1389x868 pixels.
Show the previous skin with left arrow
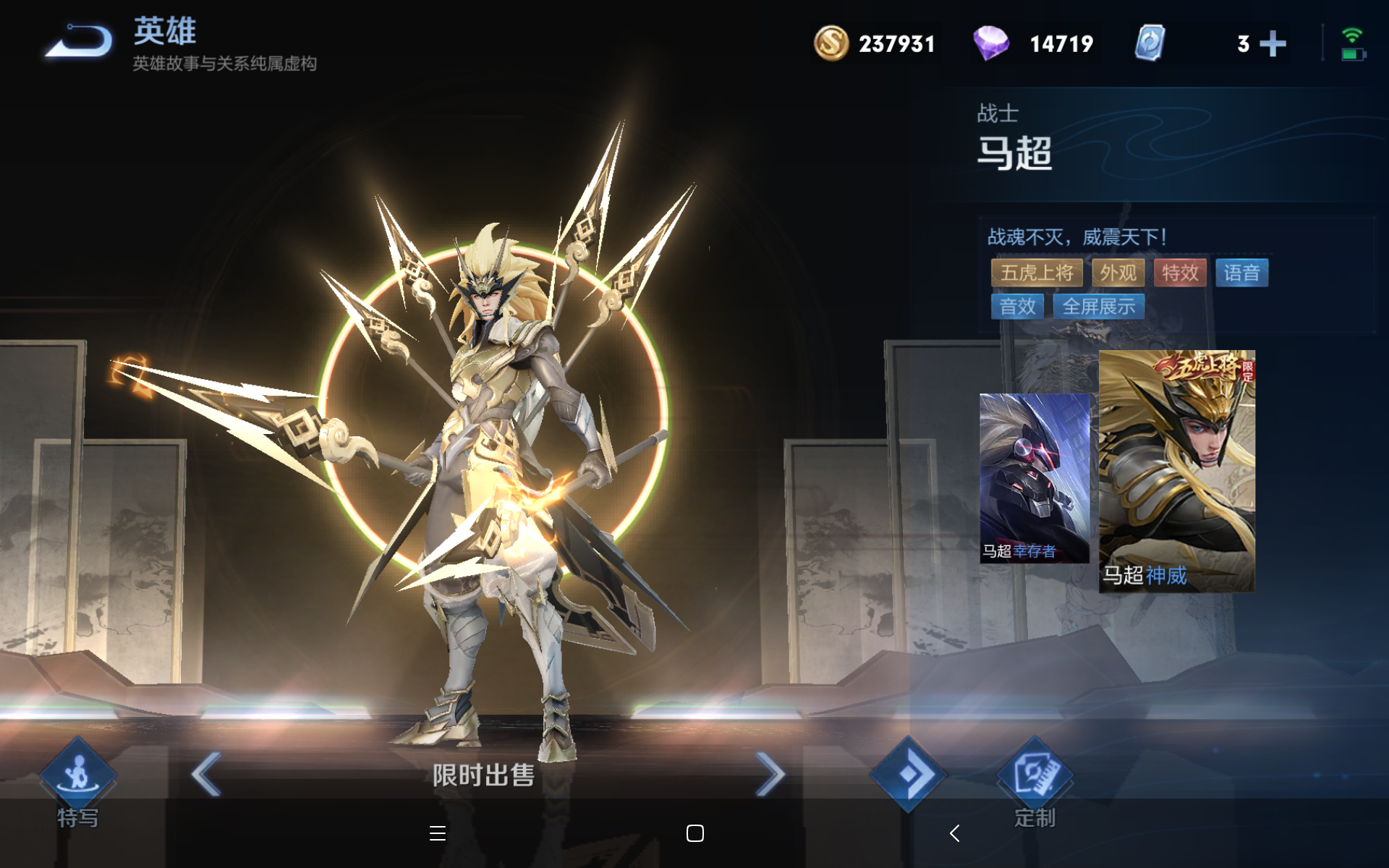(206, 774)
